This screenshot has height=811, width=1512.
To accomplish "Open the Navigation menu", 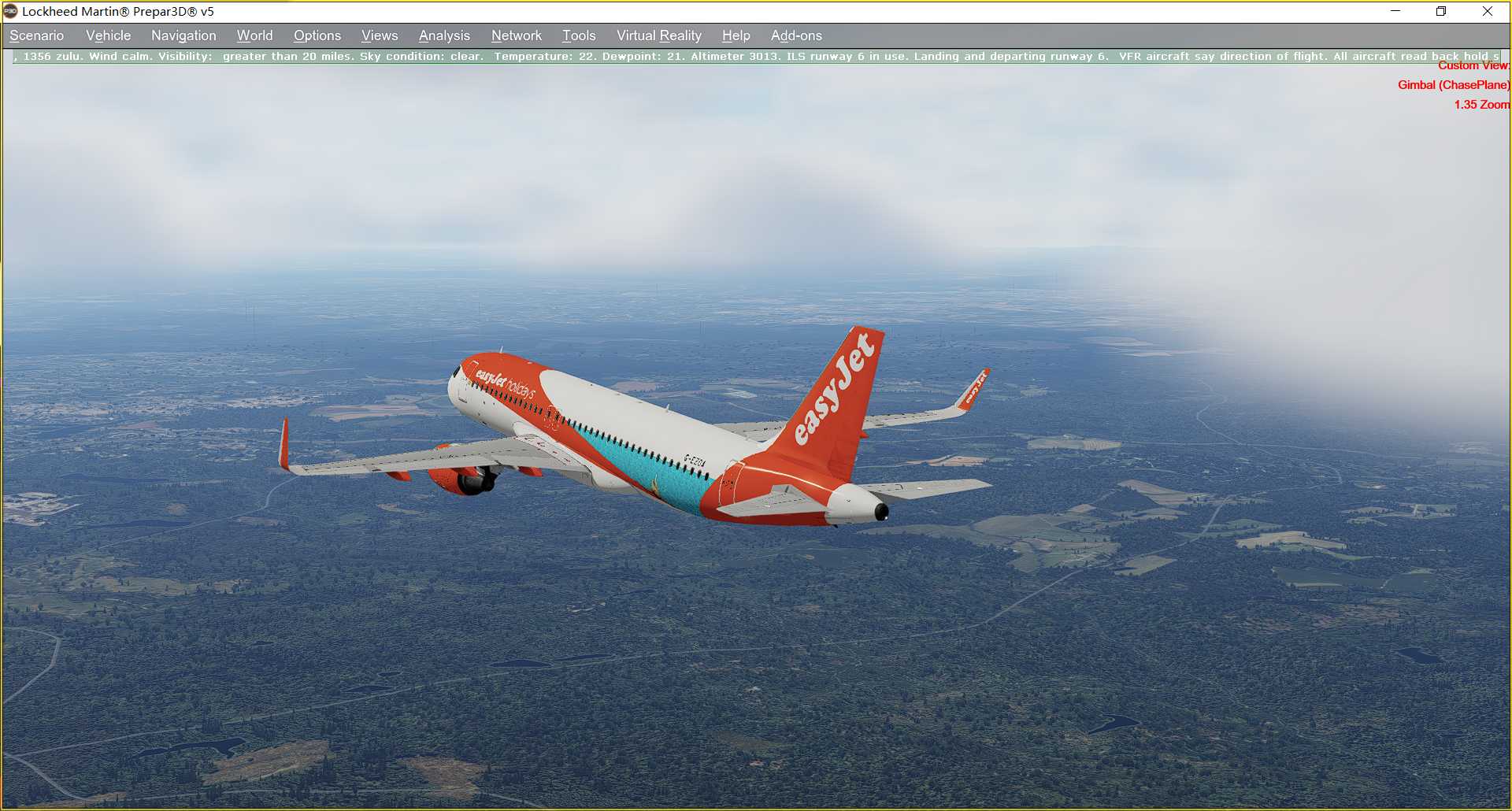I will pyautogui.click(x=183, y=35).
